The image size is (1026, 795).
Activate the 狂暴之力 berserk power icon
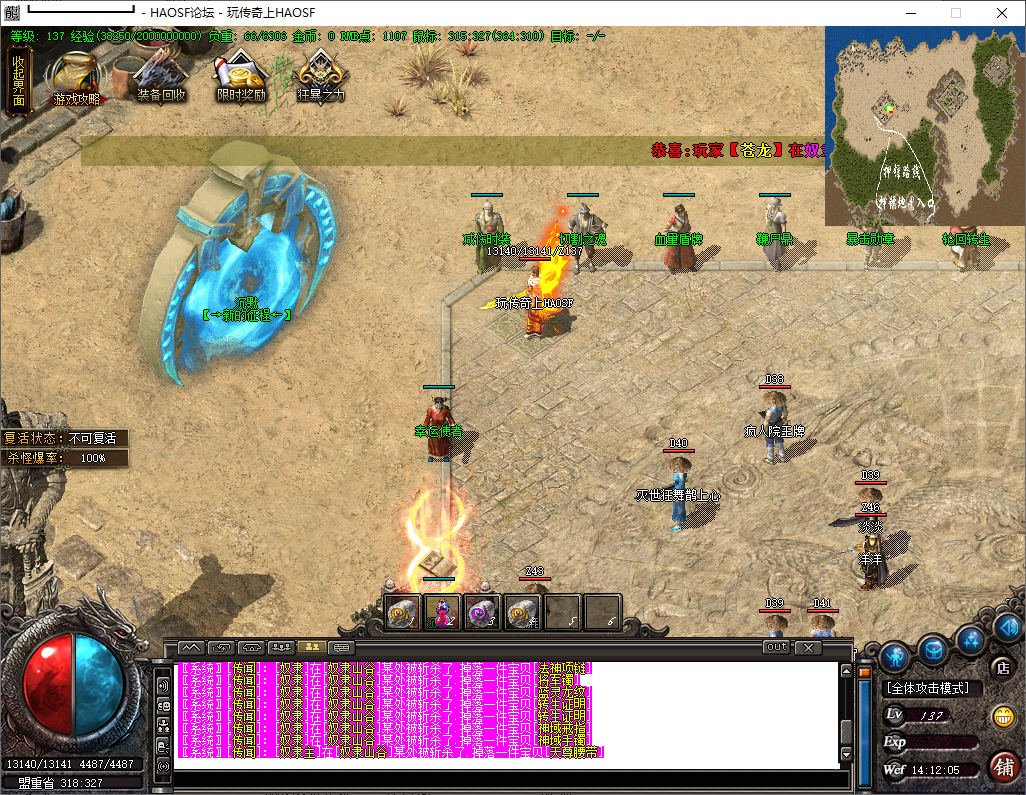(322, 76)
